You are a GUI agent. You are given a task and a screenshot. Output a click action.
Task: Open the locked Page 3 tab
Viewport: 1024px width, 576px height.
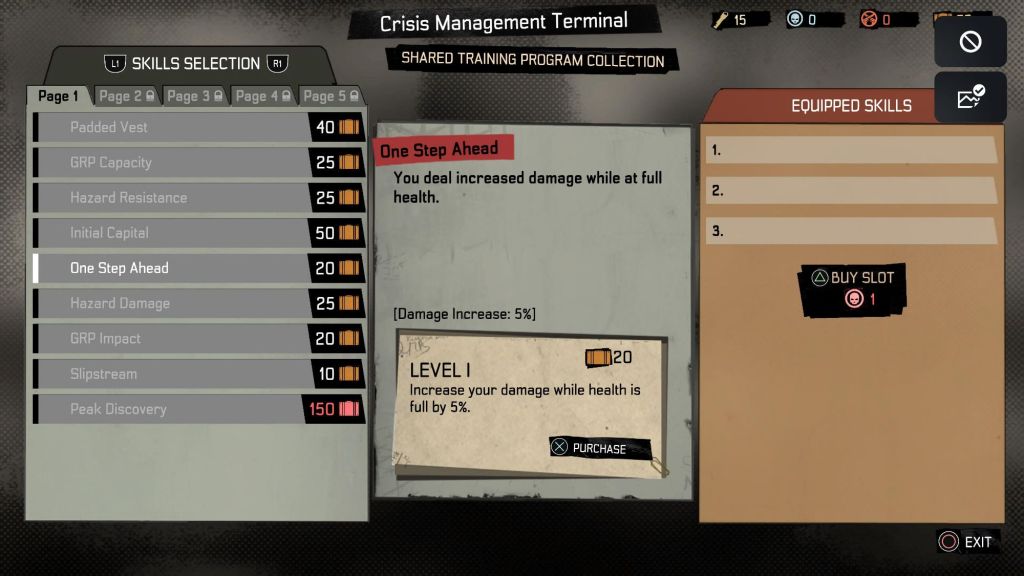194,96
